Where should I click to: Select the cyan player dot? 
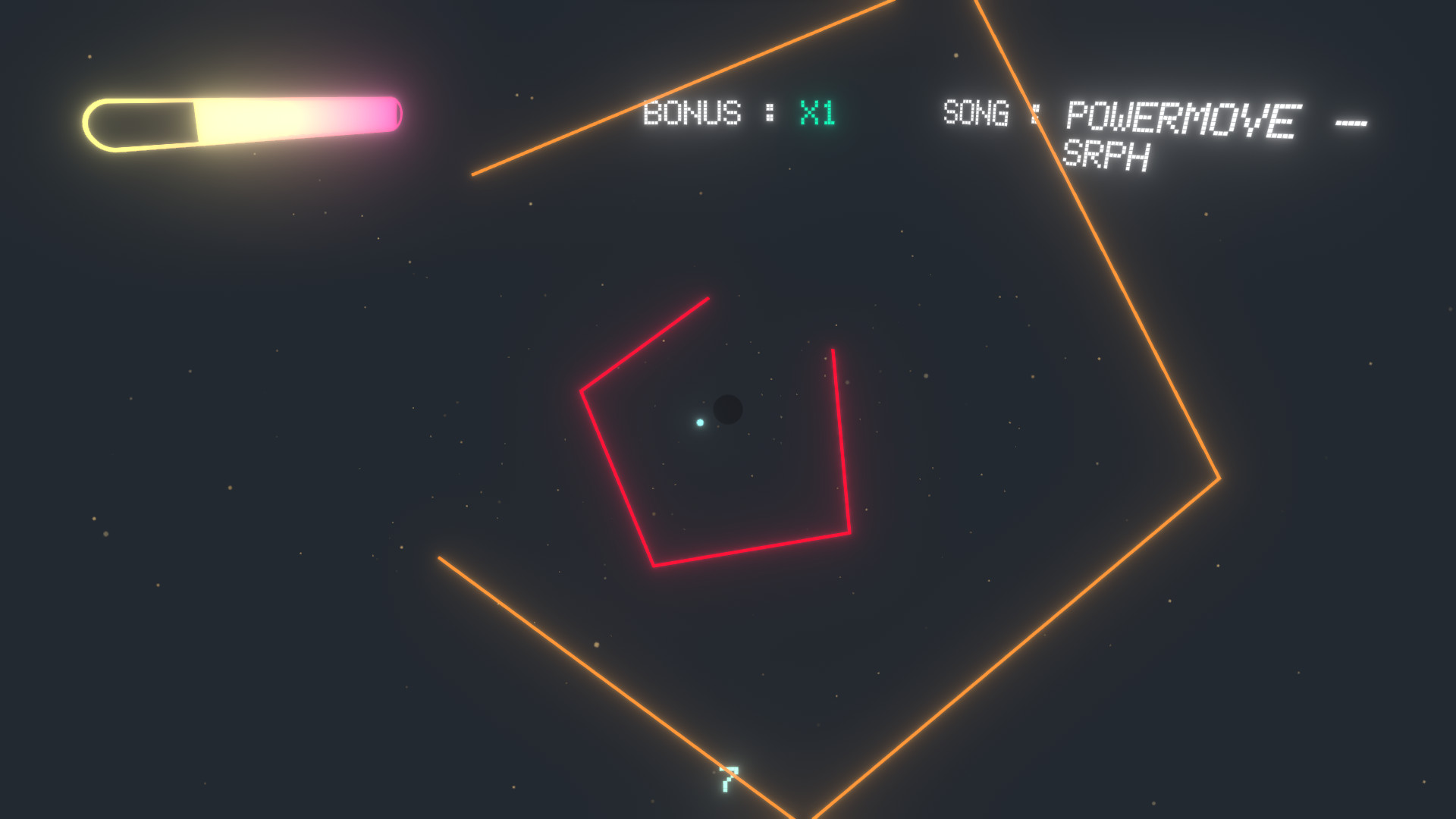tap(698, 424)
